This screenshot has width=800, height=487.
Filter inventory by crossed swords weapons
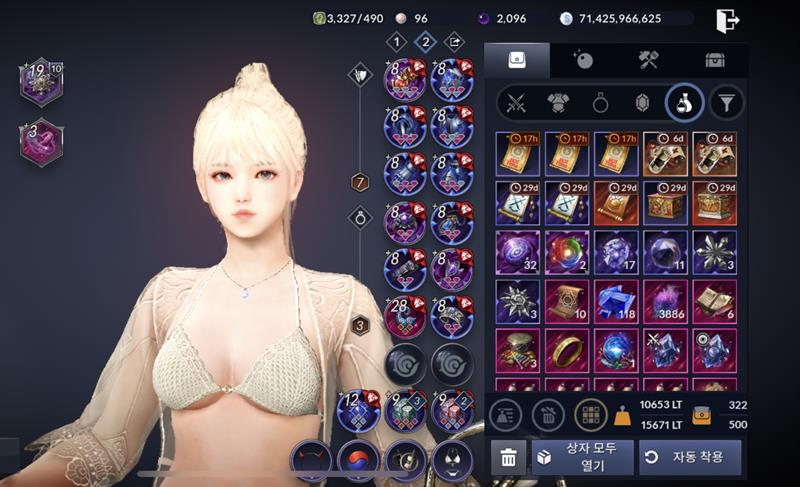coord(517,102)
